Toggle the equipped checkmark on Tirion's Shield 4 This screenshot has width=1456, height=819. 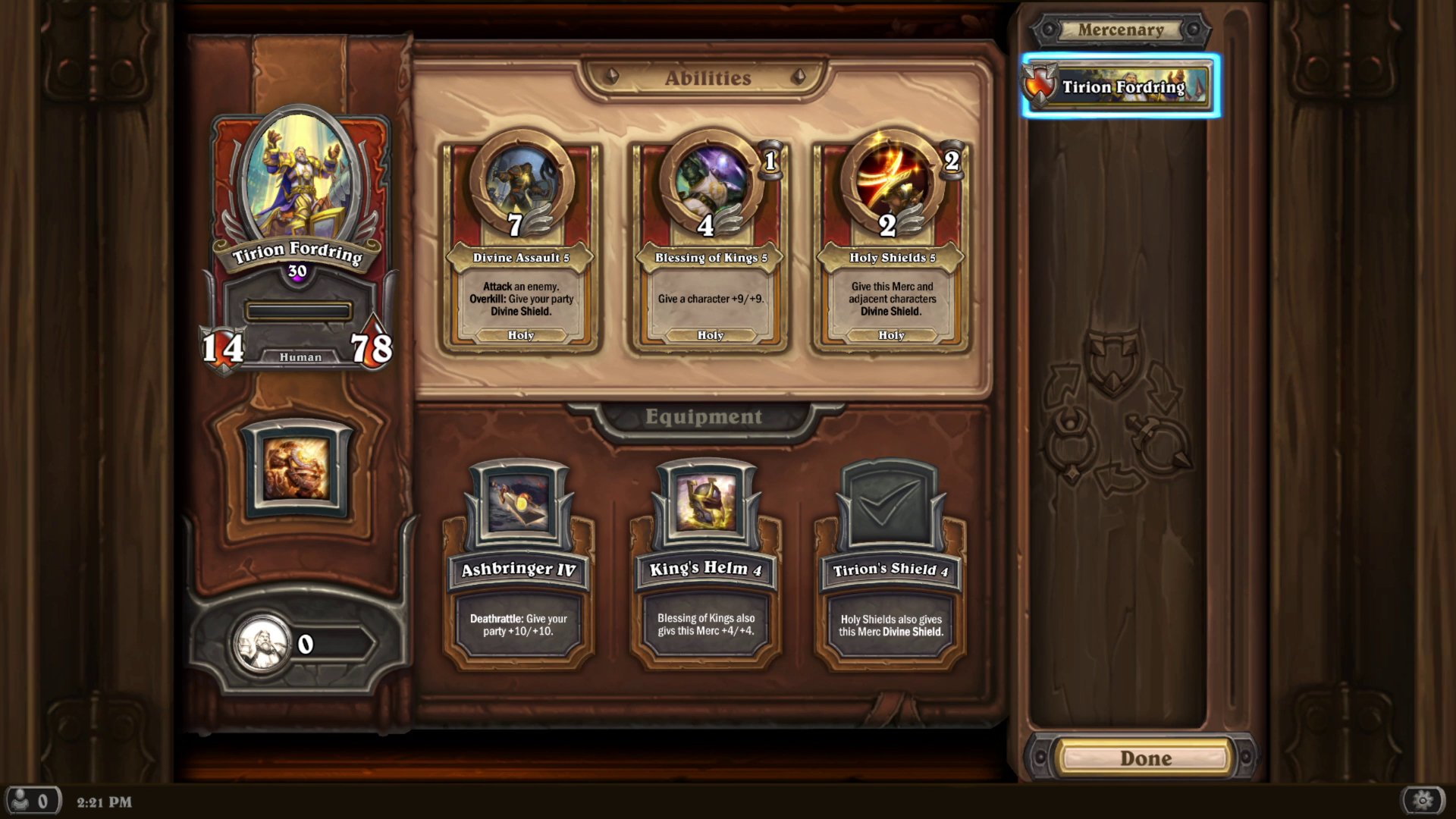(x=891, y=500)
